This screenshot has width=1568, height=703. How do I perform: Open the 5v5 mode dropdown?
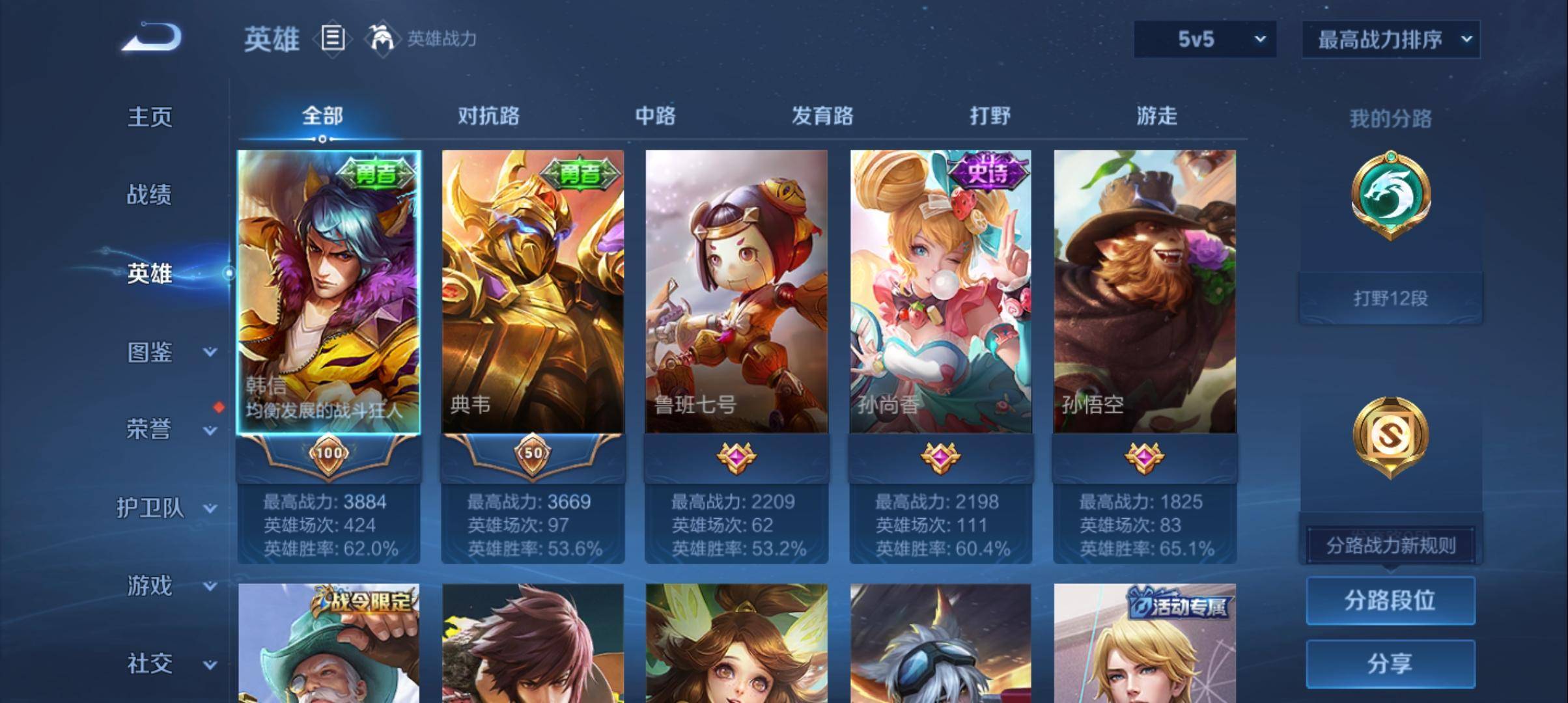pos(1204,39)
